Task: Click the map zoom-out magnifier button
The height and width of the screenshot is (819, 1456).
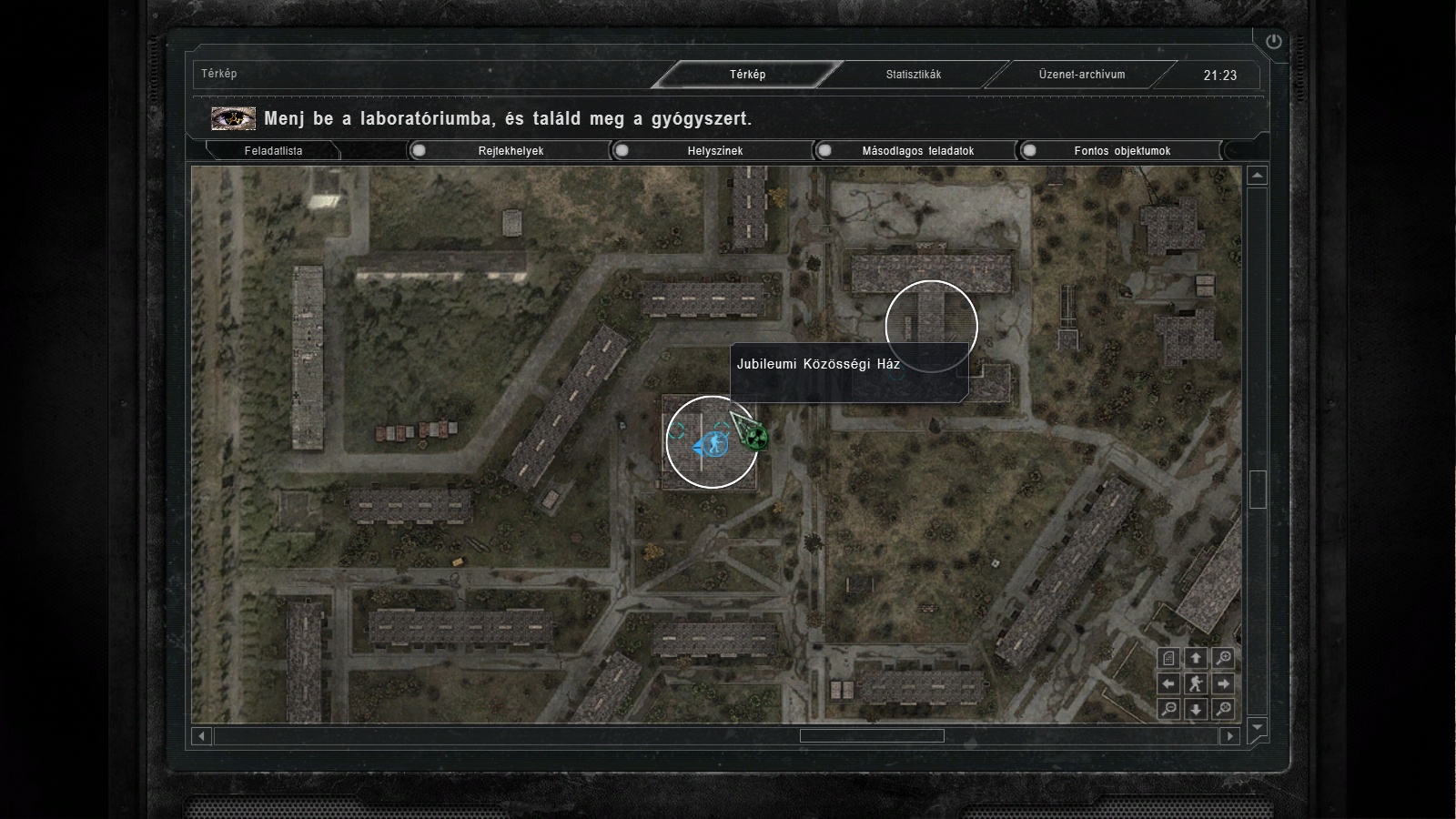Action: click(1169, 709)
